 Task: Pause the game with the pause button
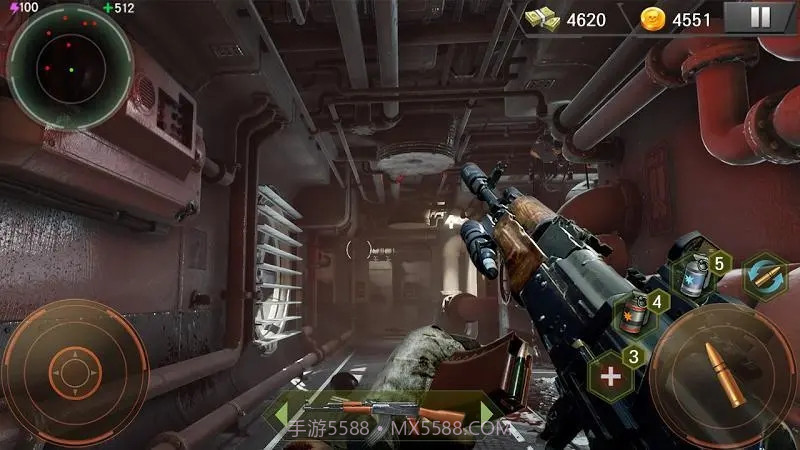coord(760,18)
